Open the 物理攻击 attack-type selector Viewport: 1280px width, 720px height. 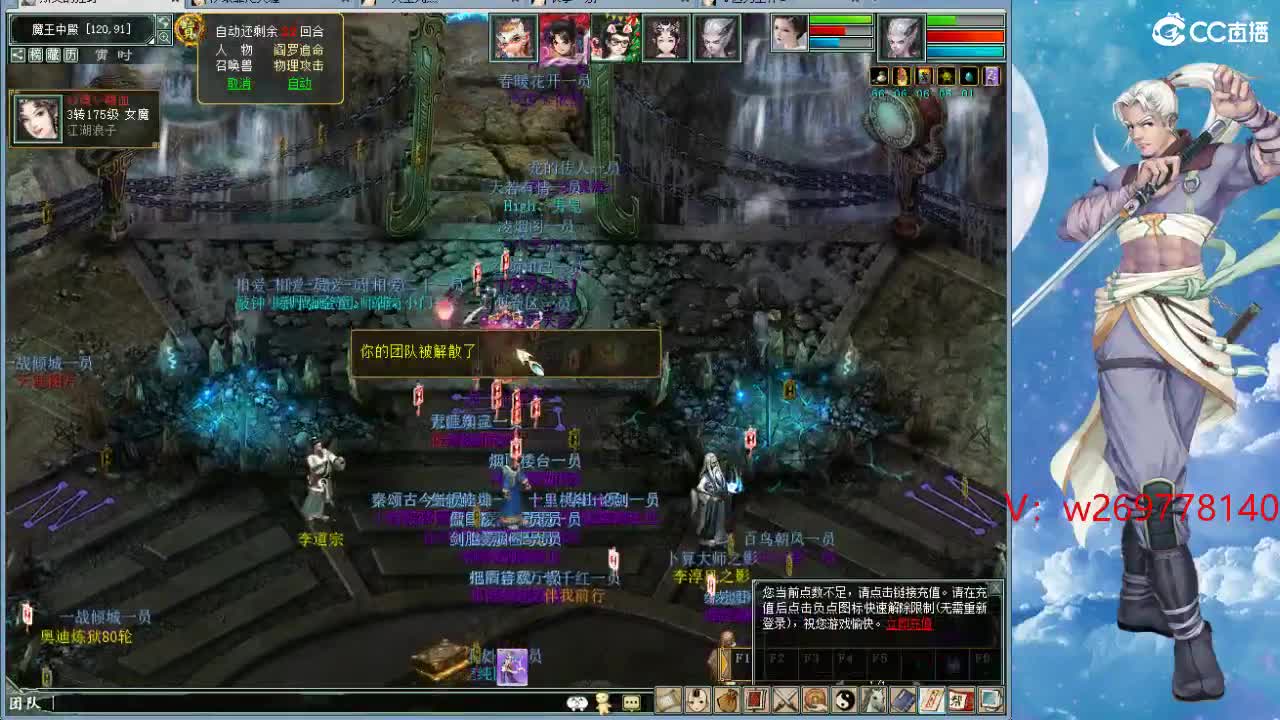click(300, 65)
